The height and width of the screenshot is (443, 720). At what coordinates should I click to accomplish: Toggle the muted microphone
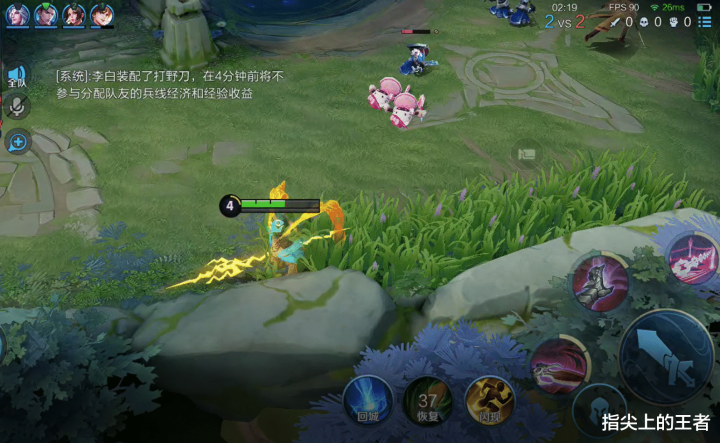click(17, 107)
